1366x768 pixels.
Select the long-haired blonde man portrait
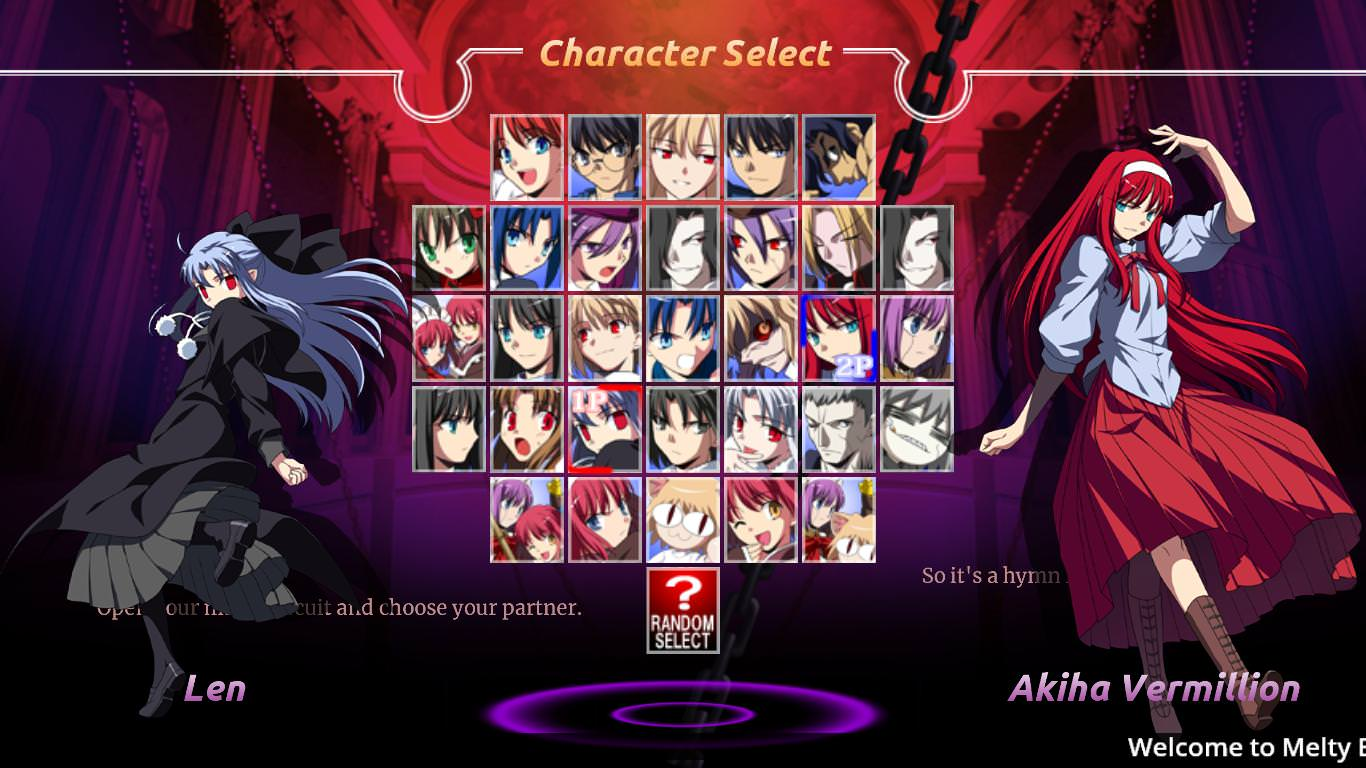tap(839, 248)
